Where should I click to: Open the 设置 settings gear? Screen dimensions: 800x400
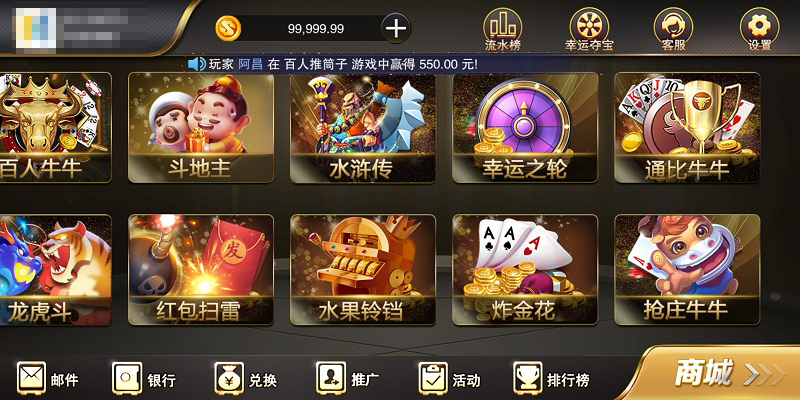click(759, 26)
